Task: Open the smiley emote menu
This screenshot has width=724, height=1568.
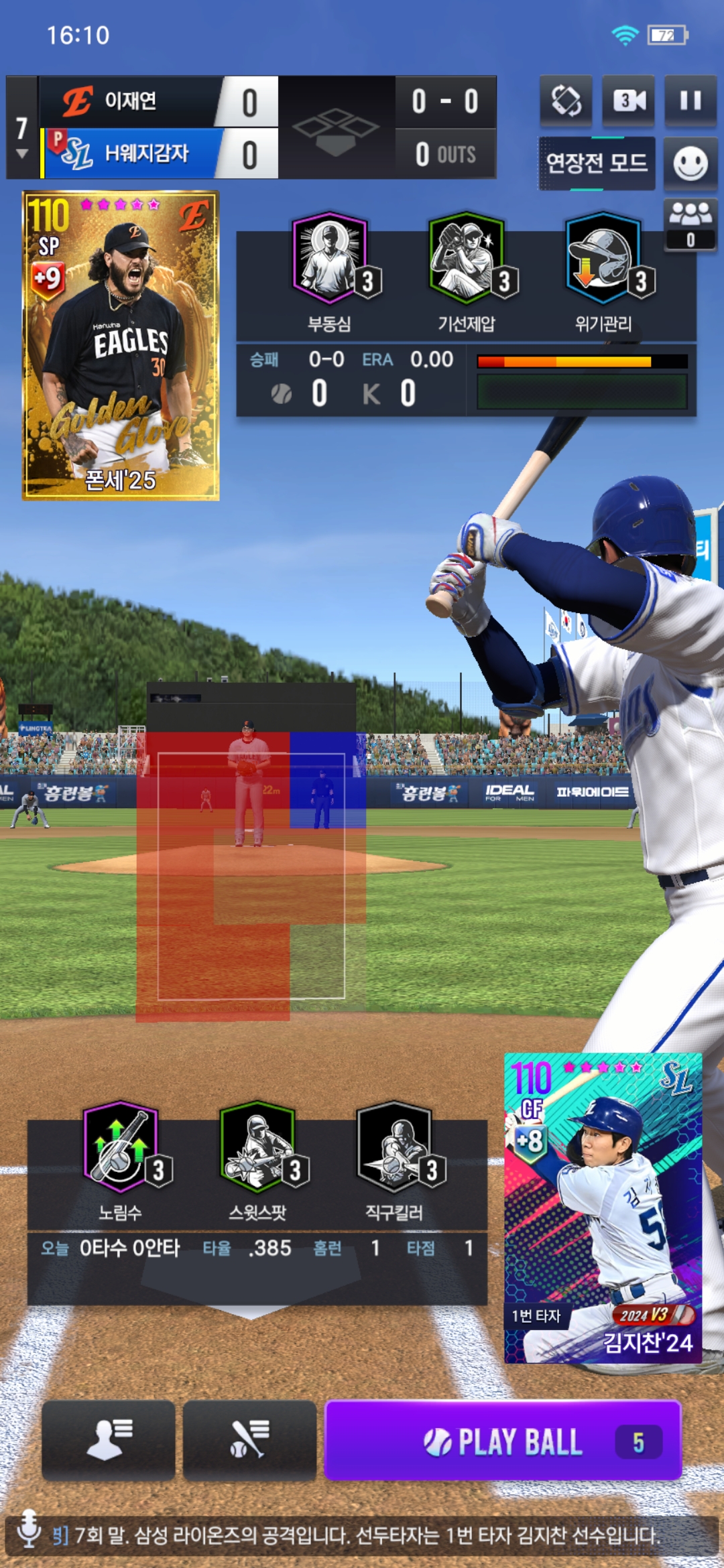Action: coord(690,164)
